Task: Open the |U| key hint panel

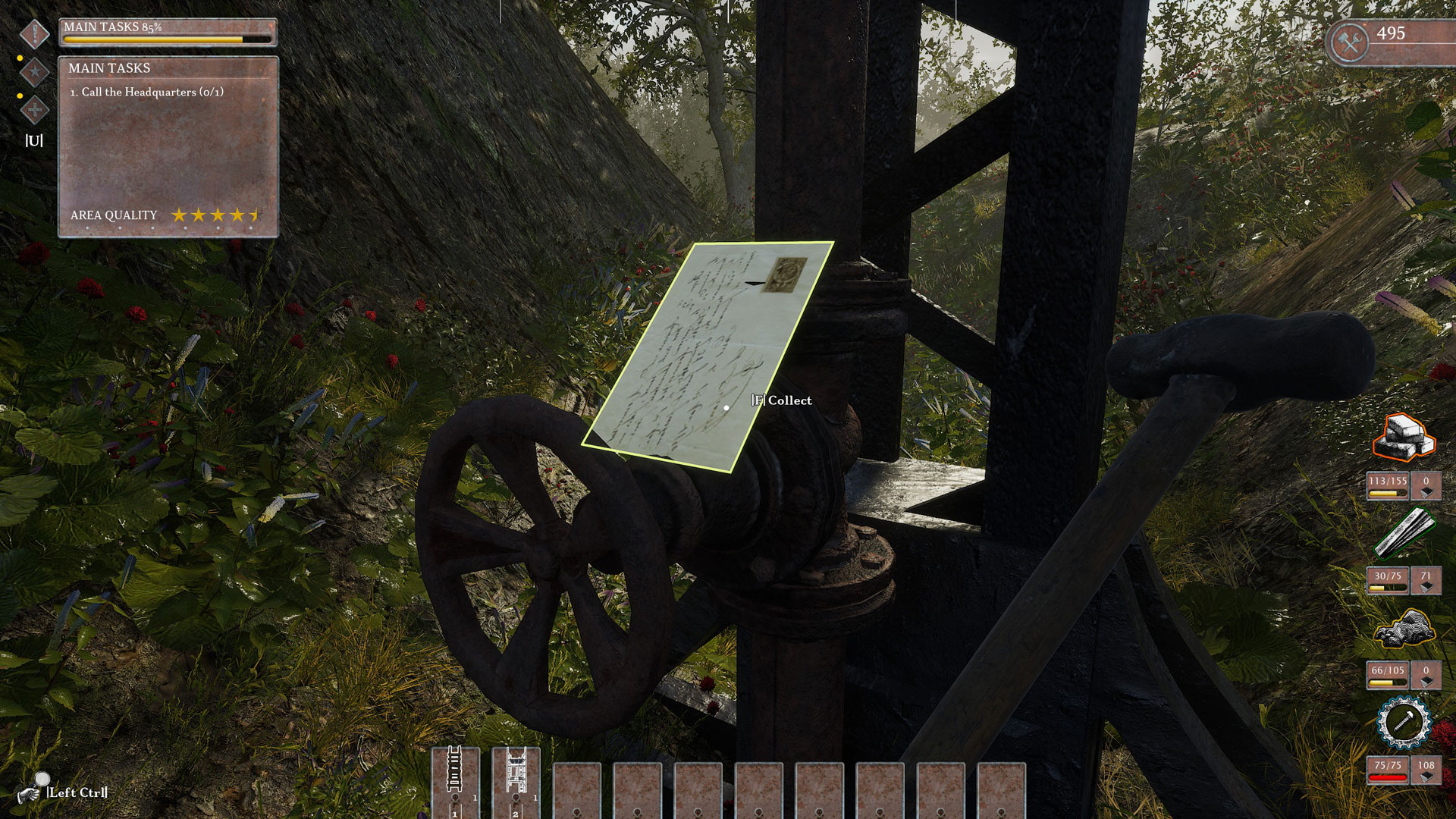Action: click(33, 140)
